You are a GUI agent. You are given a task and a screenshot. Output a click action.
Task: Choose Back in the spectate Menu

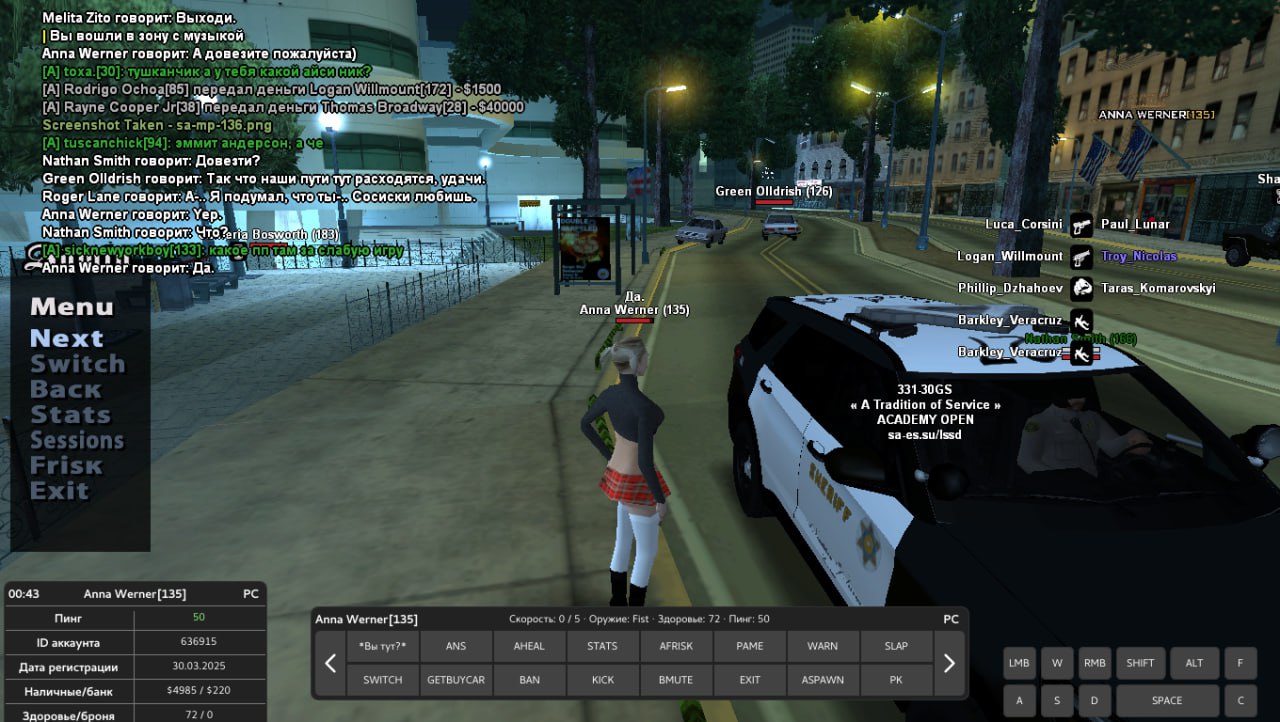pos(65,389)
